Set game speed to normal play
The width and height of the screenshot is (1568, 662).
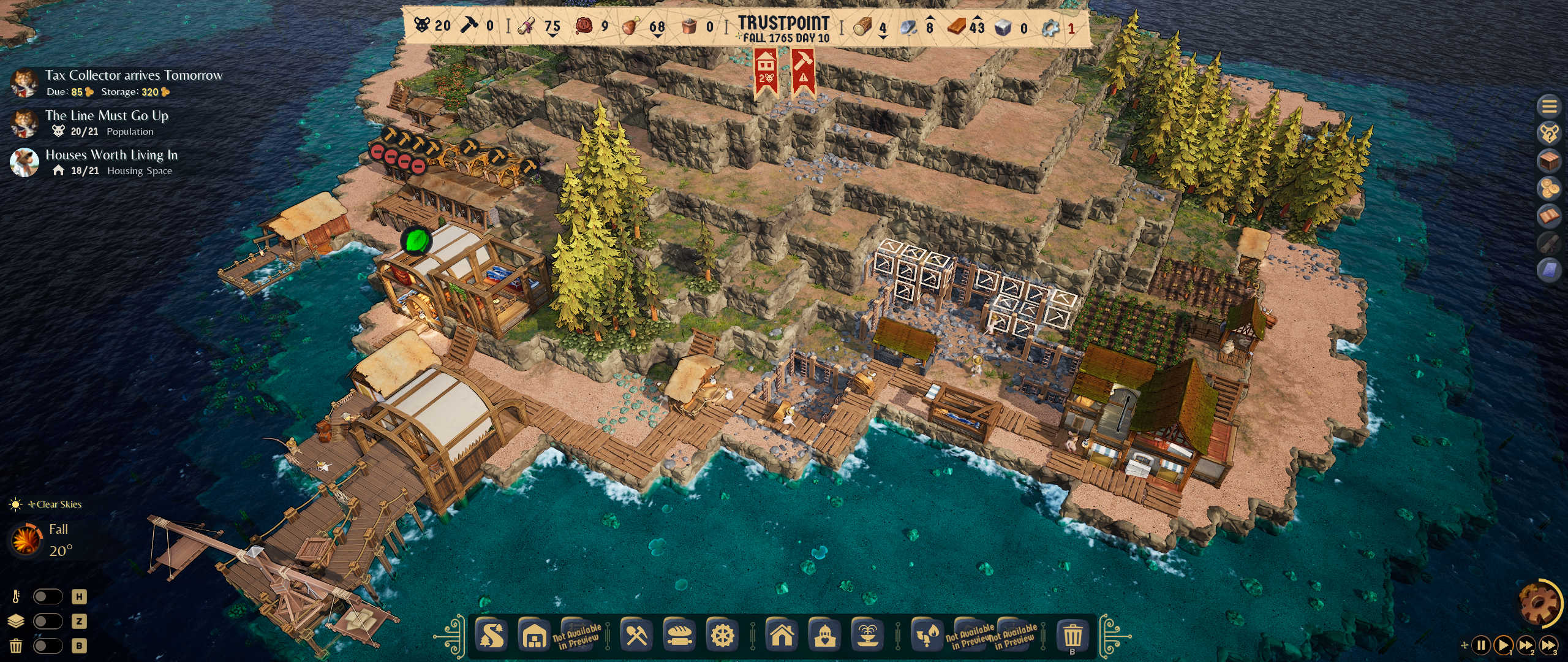(x=1503, y=645)
